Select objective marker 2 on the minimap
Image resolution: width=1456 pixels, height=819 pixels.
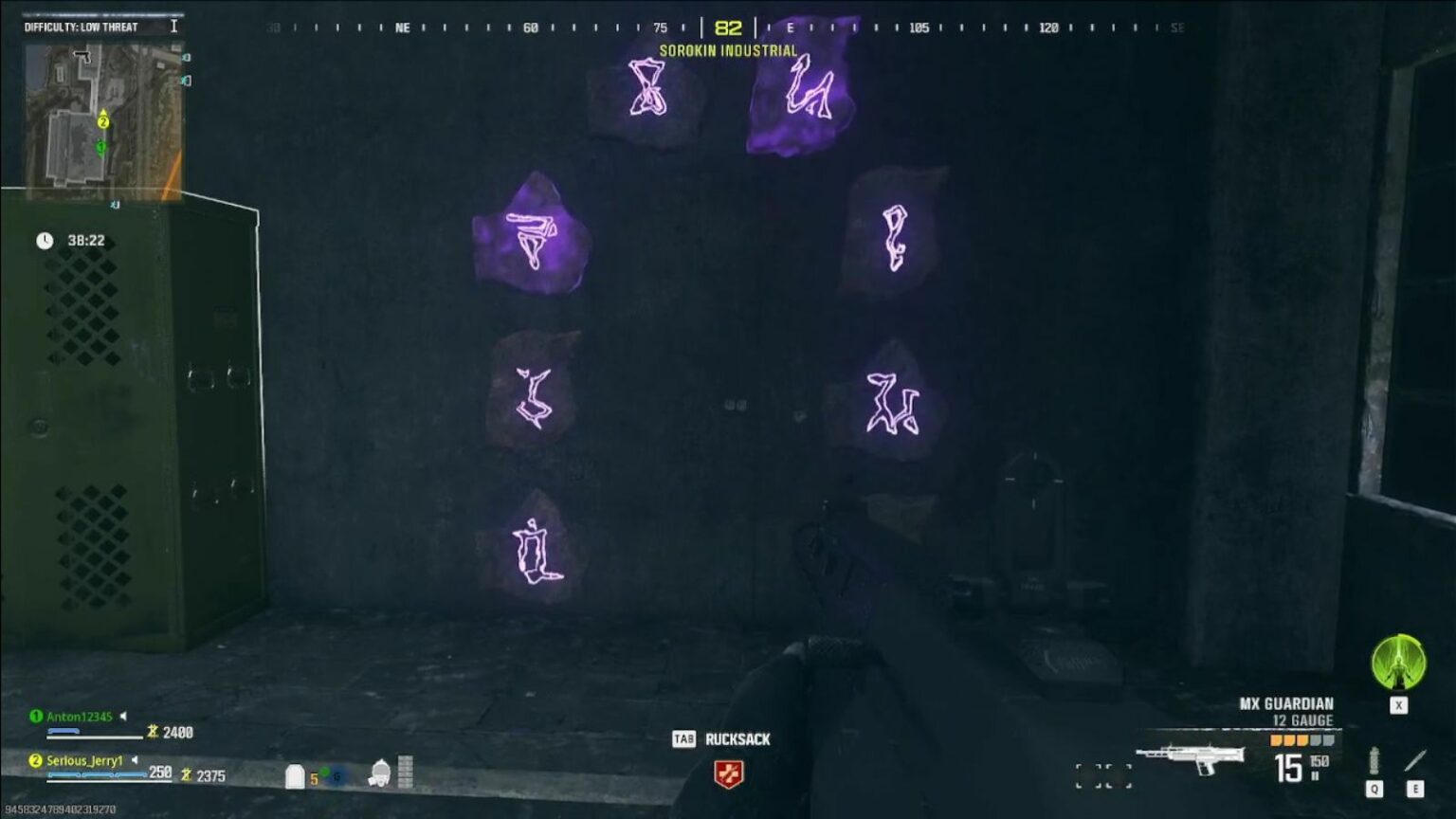(x=103, y=122)
